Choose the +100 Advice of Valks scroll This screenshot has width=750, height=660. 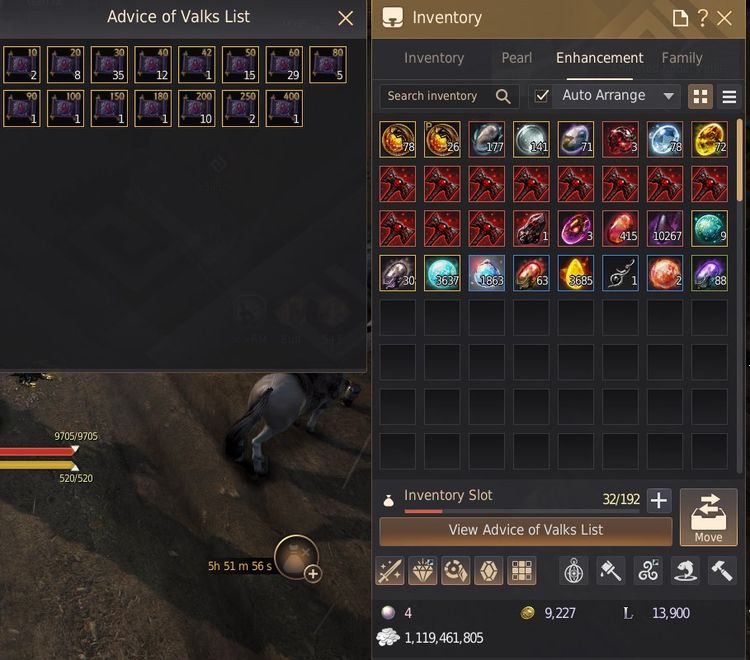pos(65,108)
